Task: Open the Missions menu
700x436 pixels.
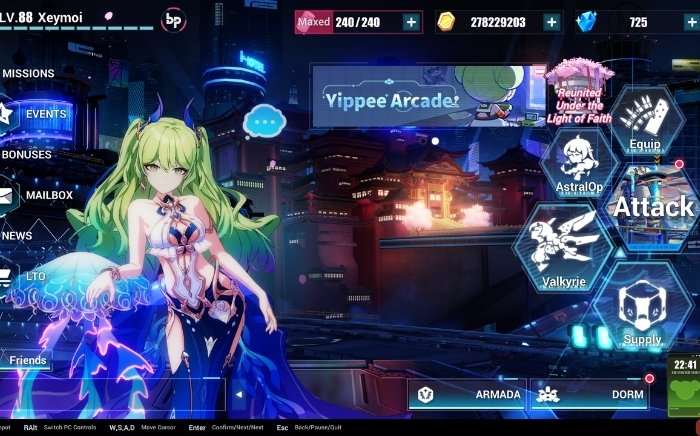Action: click(28, 73)
